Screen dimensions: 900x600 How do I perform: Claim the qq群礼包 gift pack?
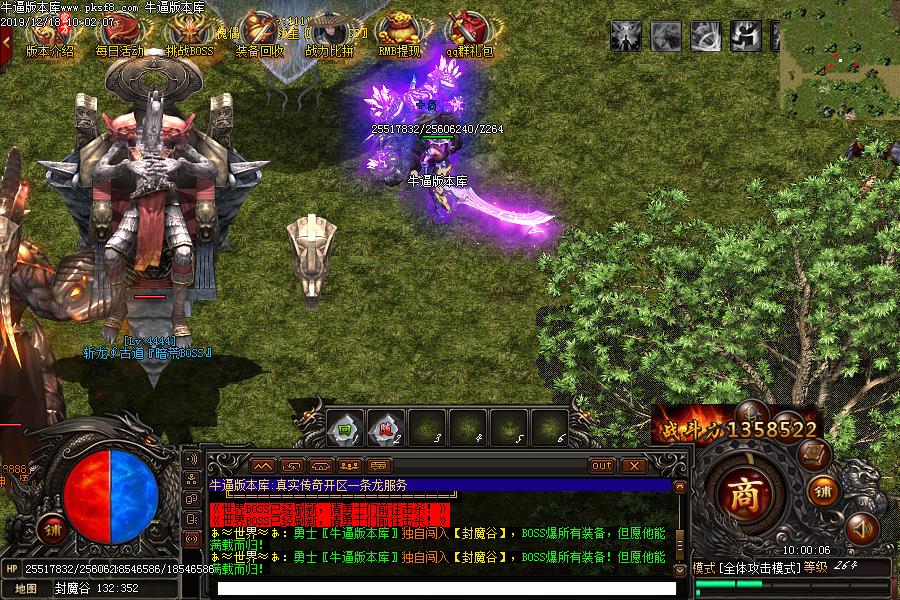tap(468, 37)
